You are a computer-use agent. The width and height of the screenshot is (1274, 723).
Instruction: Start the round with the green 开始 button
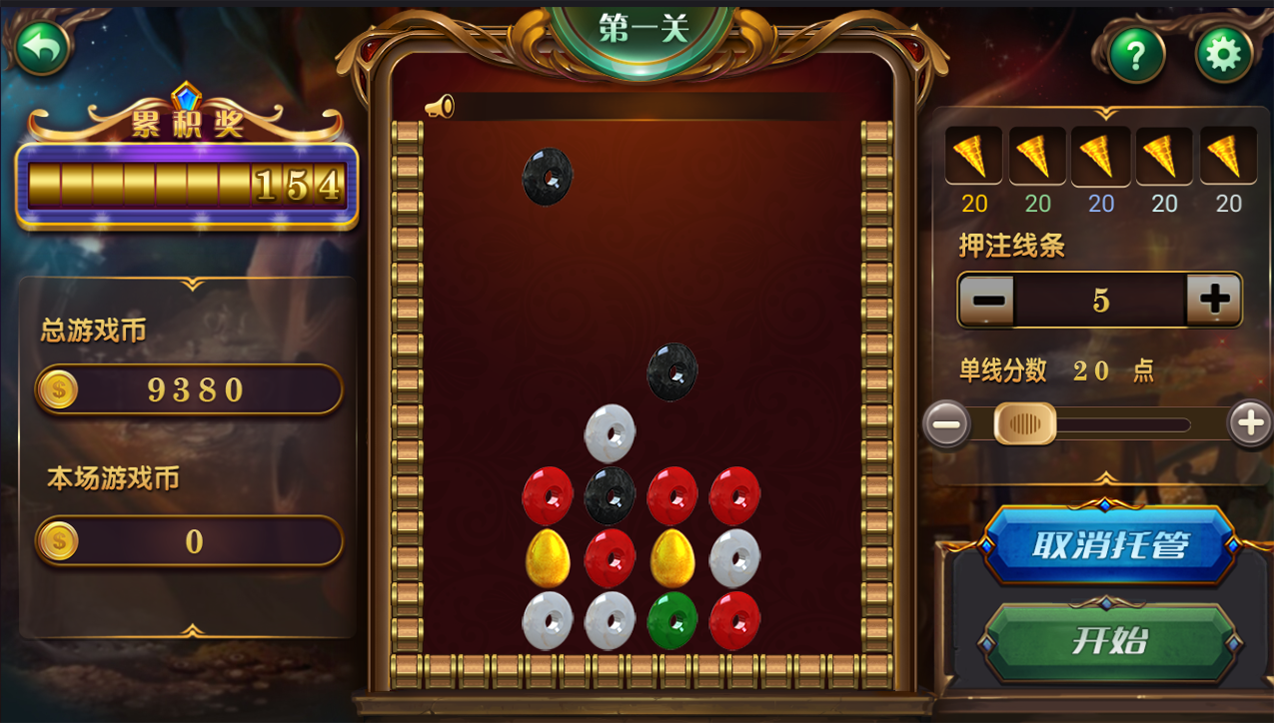tap(1109, 640)
